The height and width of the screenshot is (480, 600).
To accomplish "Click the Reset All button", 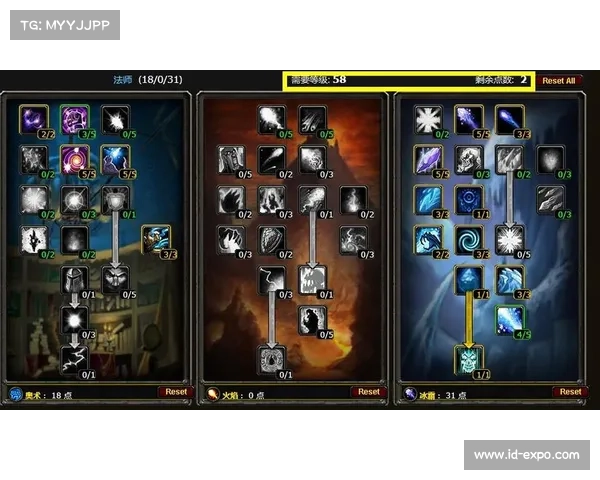I will point(559,80).
